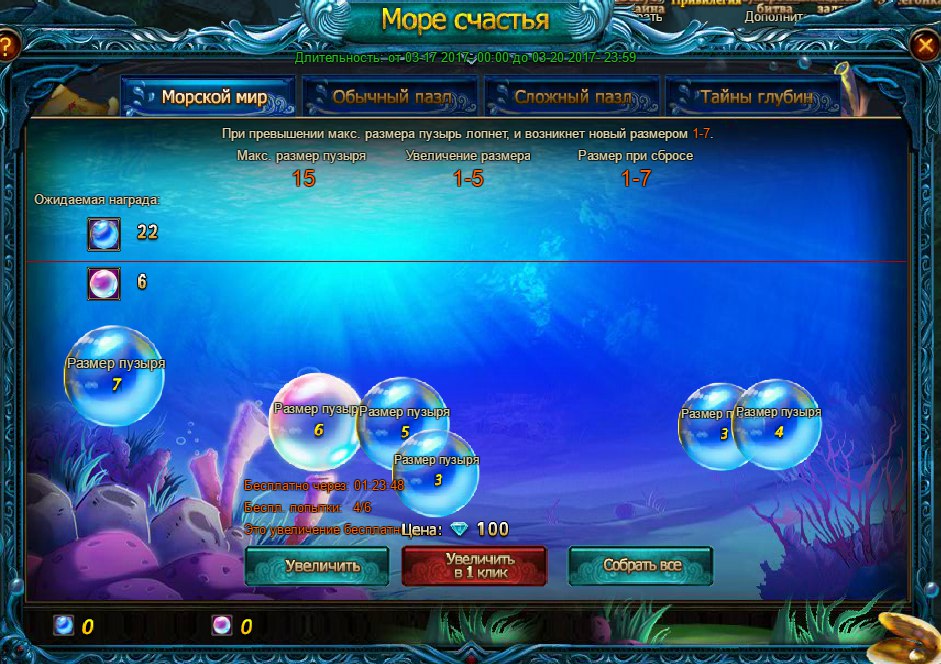This screenshot has width=941, height=664.
Task: Close the Море счастья window
Action: point(925,45)
